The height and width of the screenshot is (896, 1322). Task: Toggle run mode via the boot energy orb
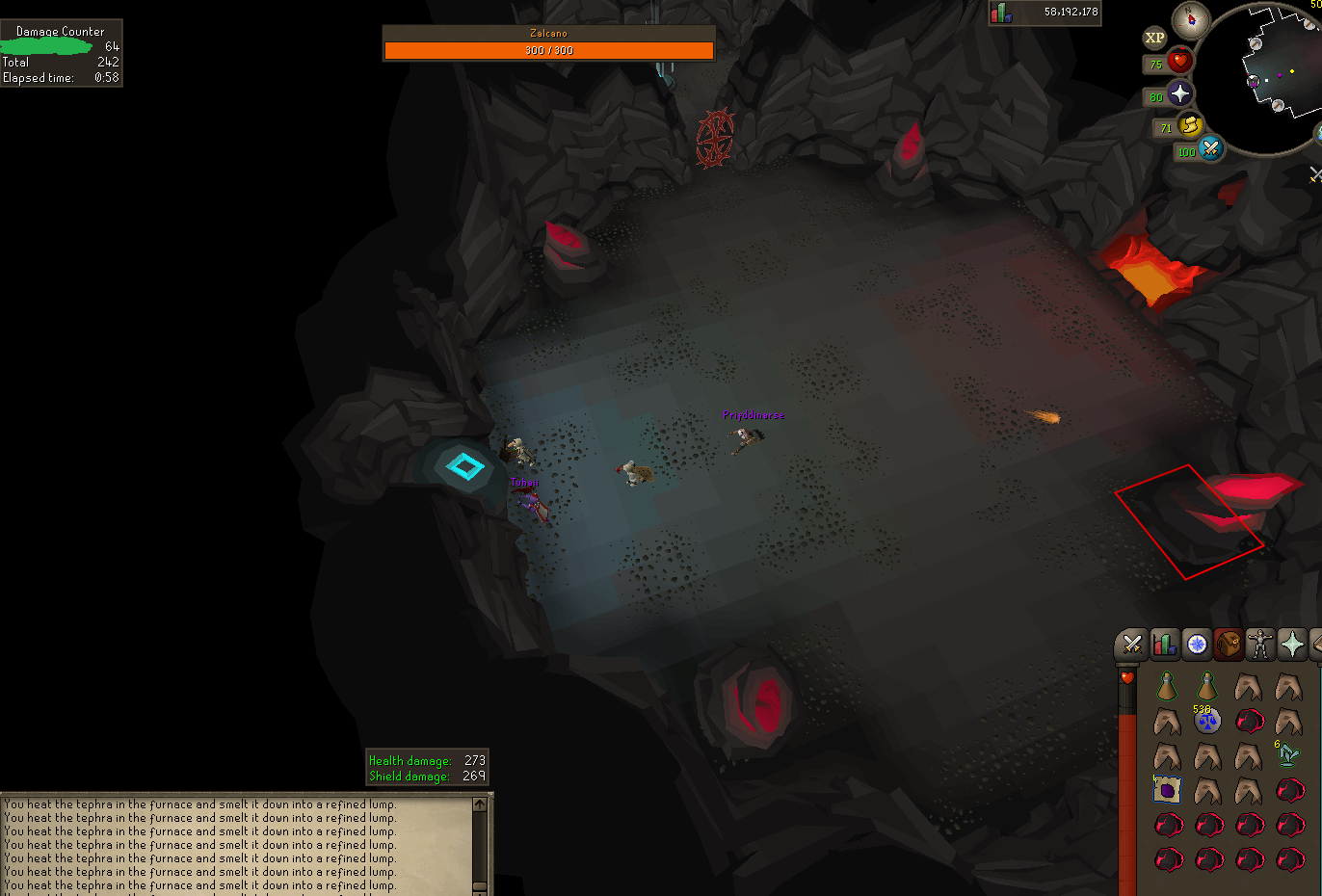click(1189, 125)
